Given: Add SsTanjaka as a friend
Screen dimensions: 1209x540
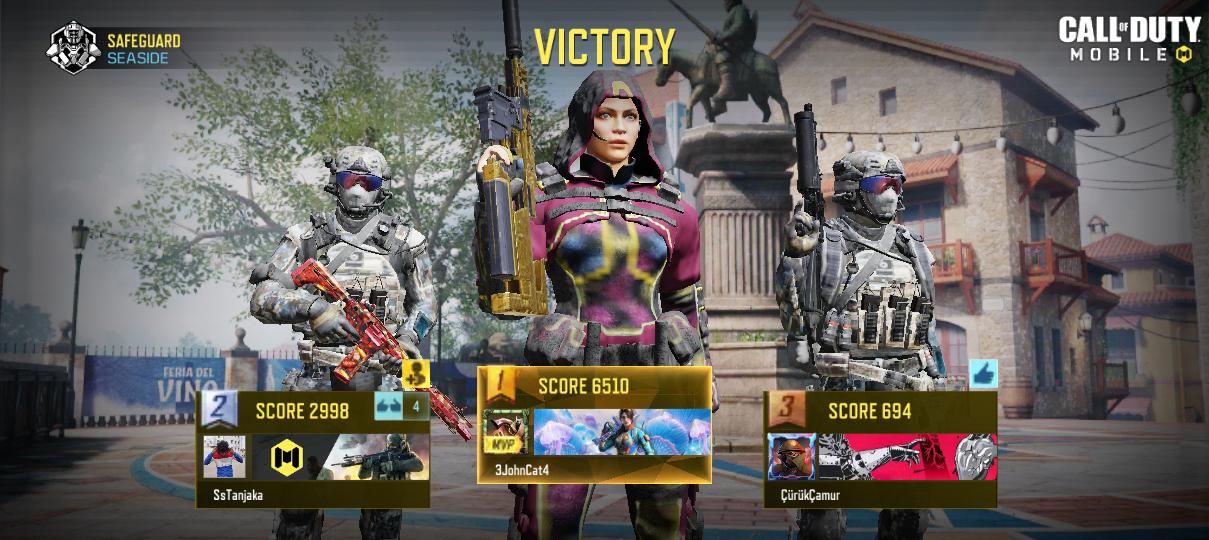Looking at the screenshot, I should pos(416,373).
